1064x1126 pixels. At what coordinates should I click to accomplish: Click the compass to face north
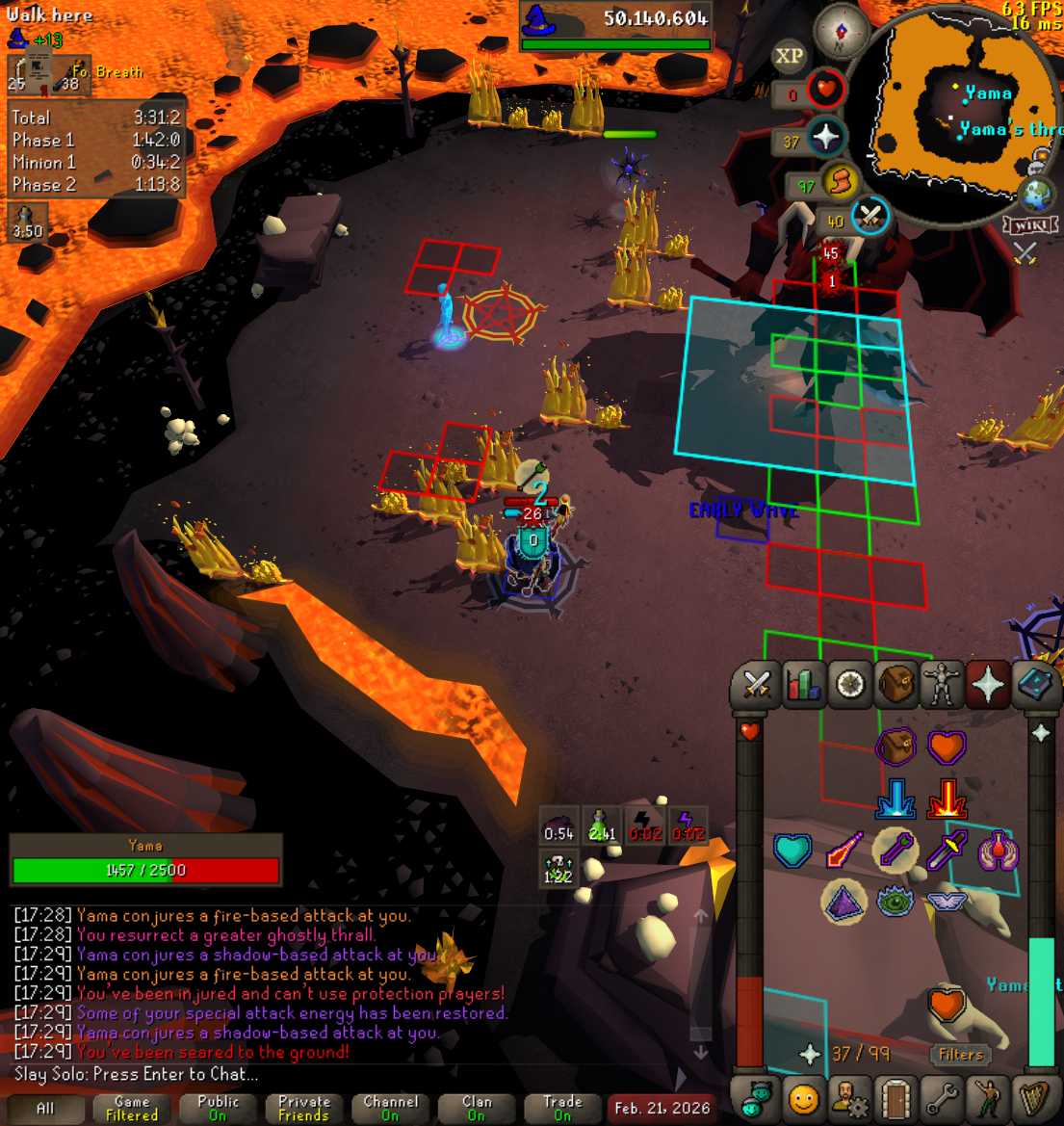tap(842, 31)
